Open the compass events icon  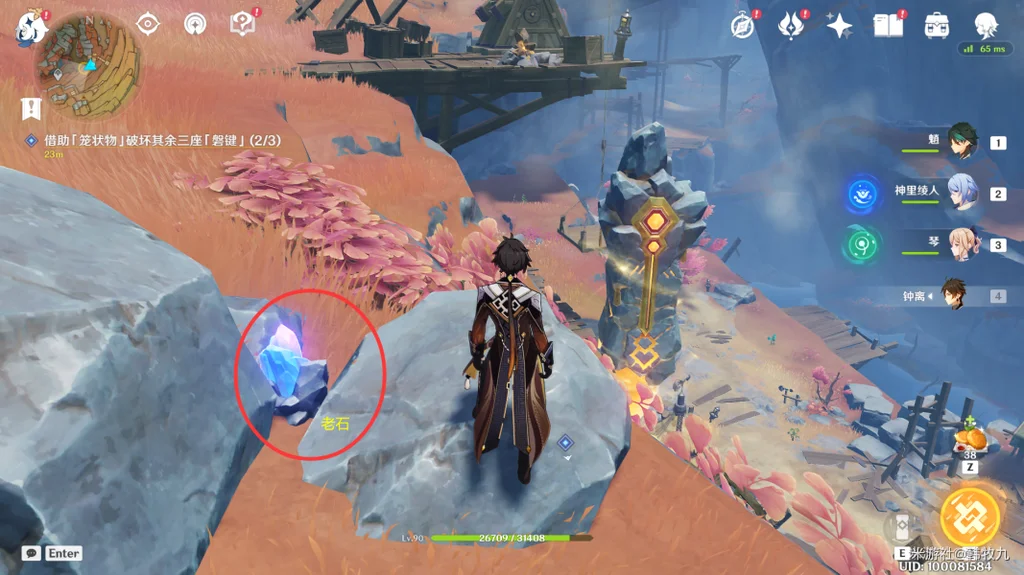click(742, 25)
